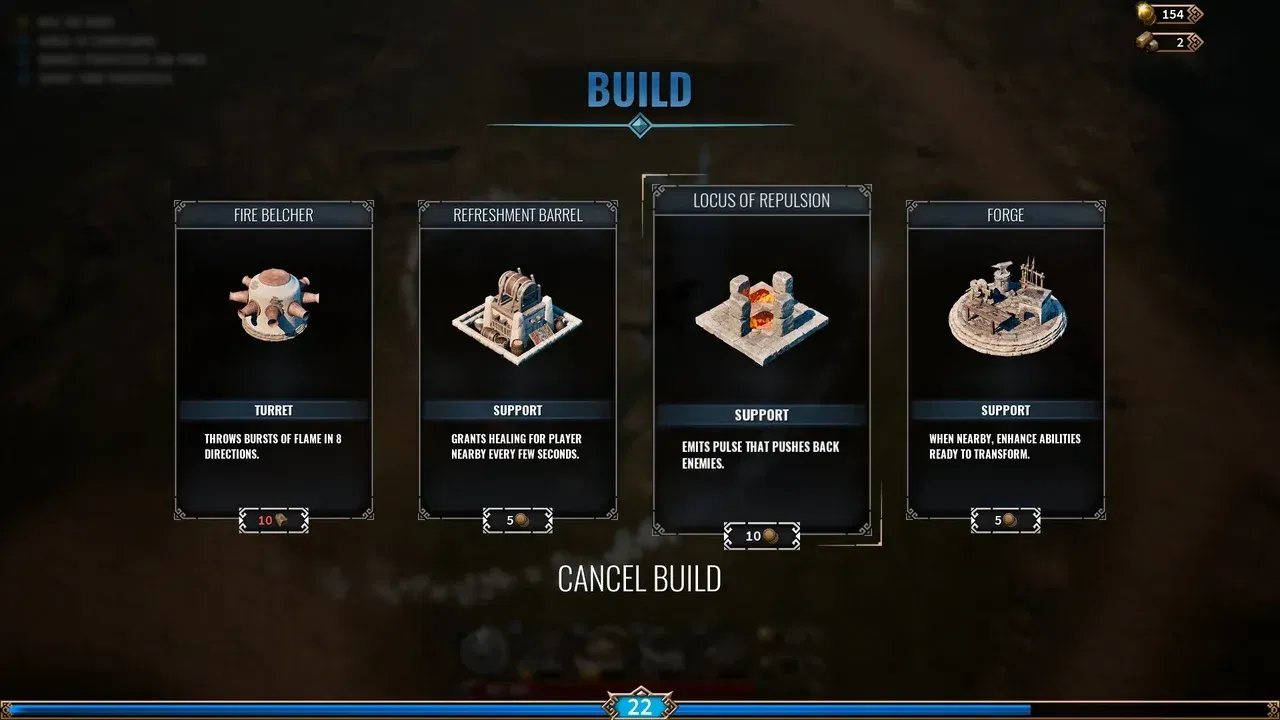This screenshot has height=720, width=1280.
Task: Click the Cancel Build button
Action: (x=639, y=578)
